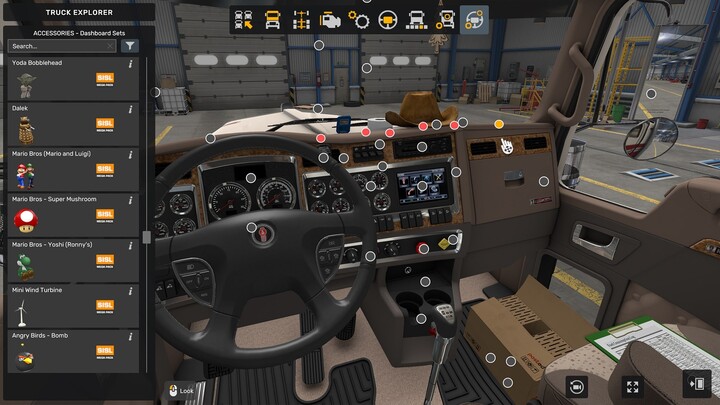Select the Super Mushroom accessory
The width and height of the screenshot is (720, 405).
[70, 215]
